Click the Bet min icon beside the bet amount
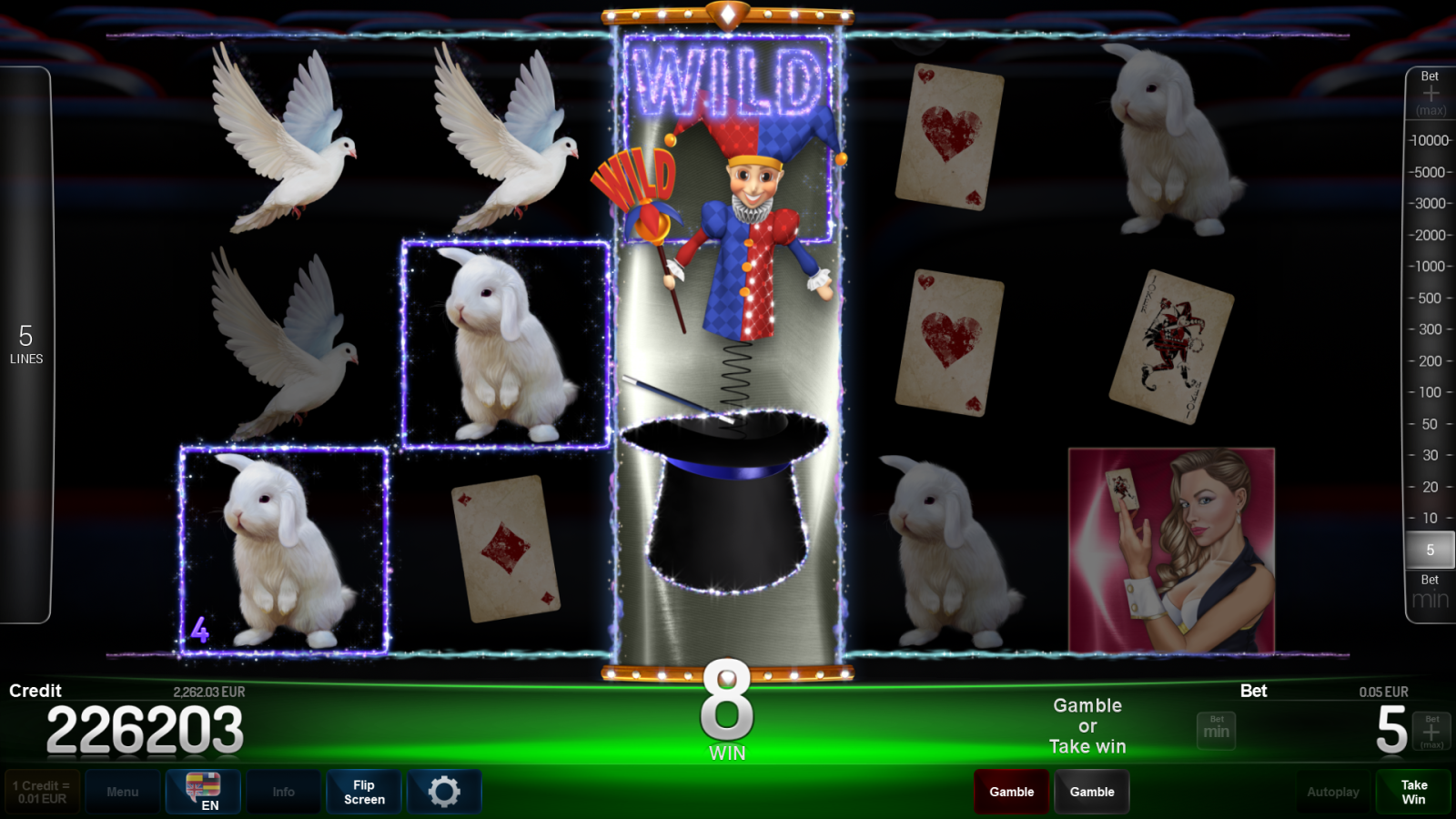1456x819 pixels. (1216, 729)
